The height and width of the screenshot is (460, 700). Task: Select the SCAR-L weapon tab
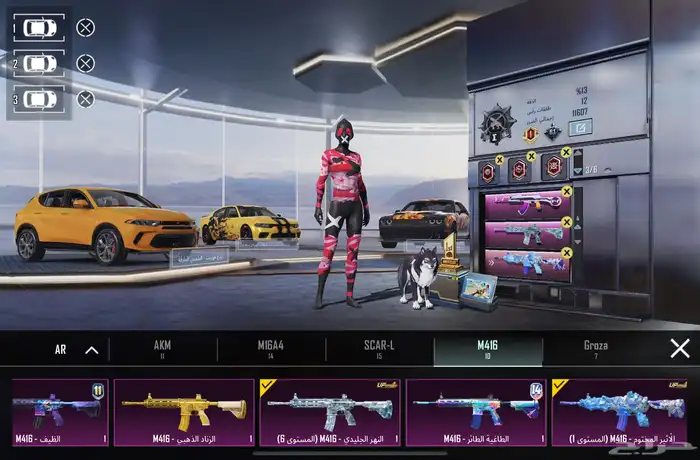[x=379, y=349]
